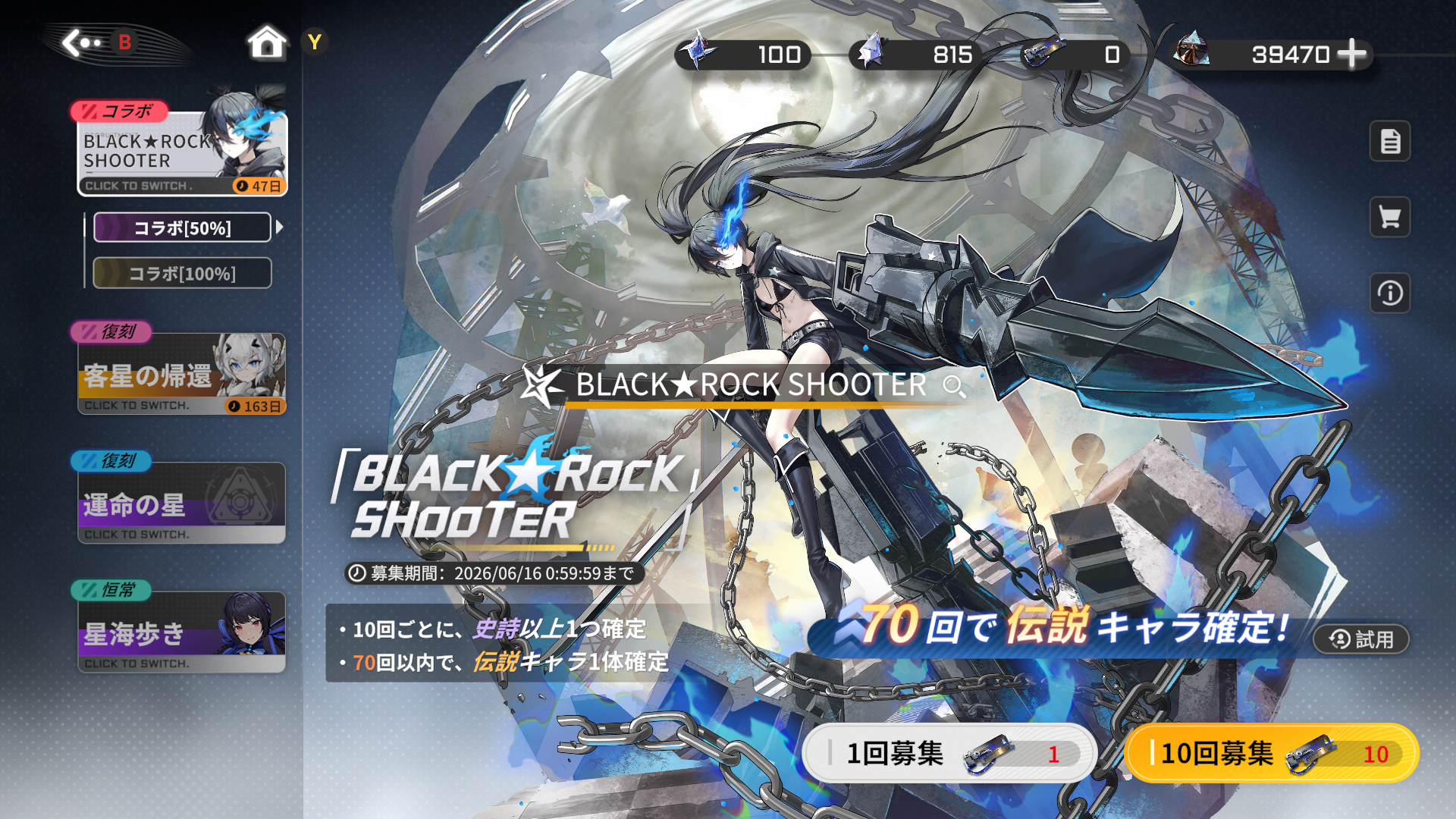Screen dimensions: 1456x819
Task: Open 試用 trial mode
Action: tap(1360, 639)
